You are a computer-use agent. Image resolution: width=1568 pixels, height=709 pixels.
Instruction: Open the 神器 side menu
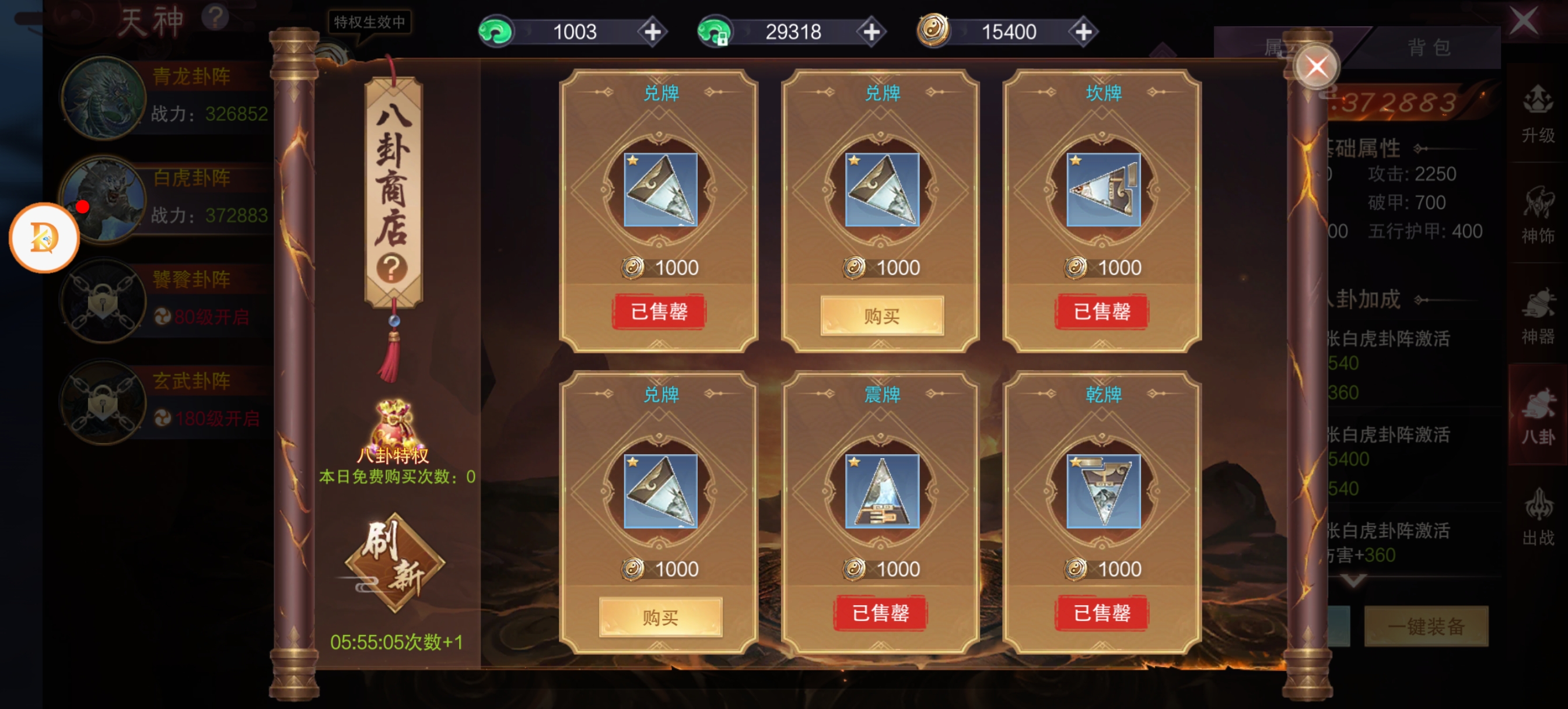(x=1538, y=317)
